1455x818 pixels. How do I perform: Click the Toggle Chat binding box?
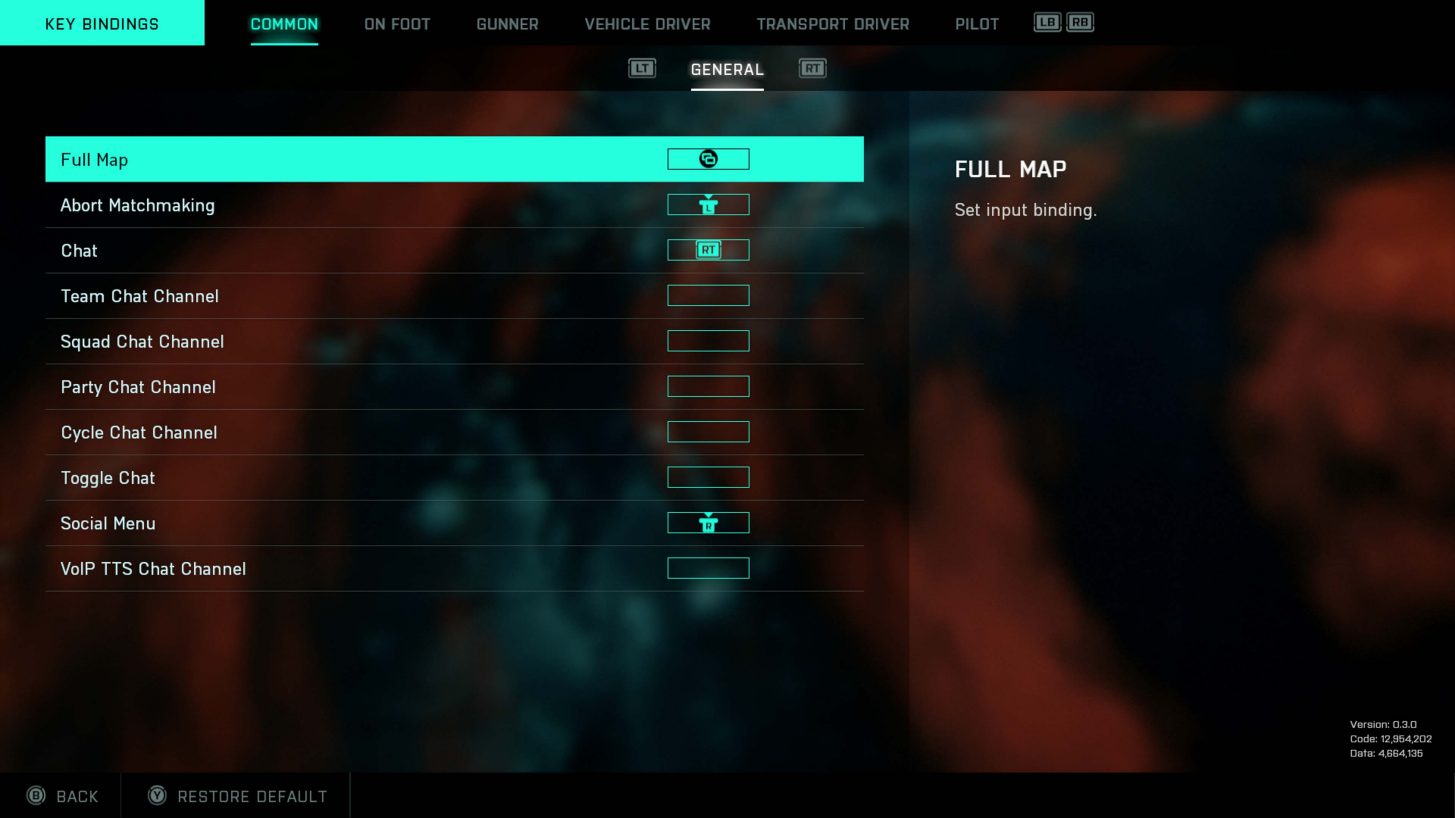coord(708,477)
